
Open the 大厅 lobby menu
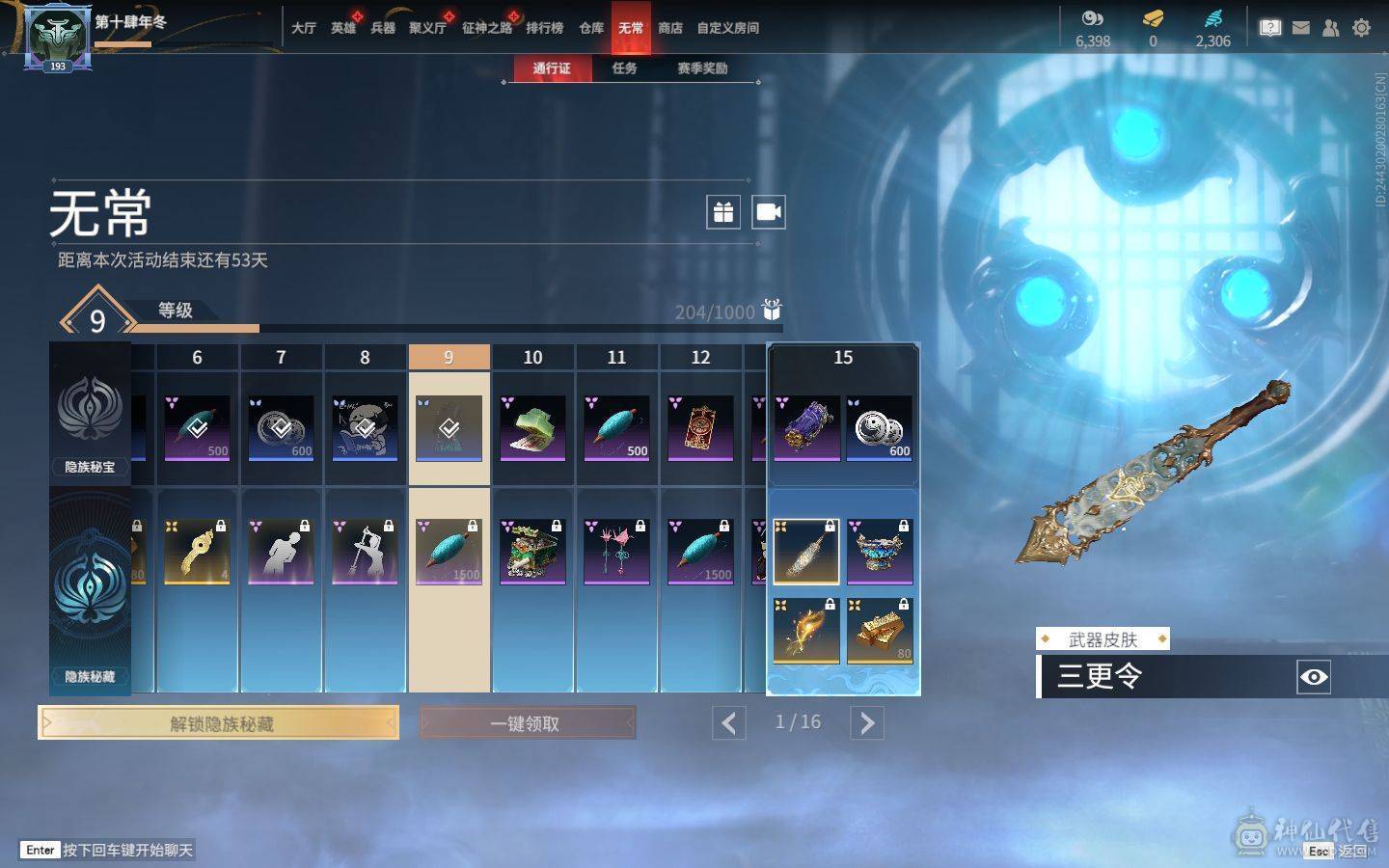click(x=304, y=28)
